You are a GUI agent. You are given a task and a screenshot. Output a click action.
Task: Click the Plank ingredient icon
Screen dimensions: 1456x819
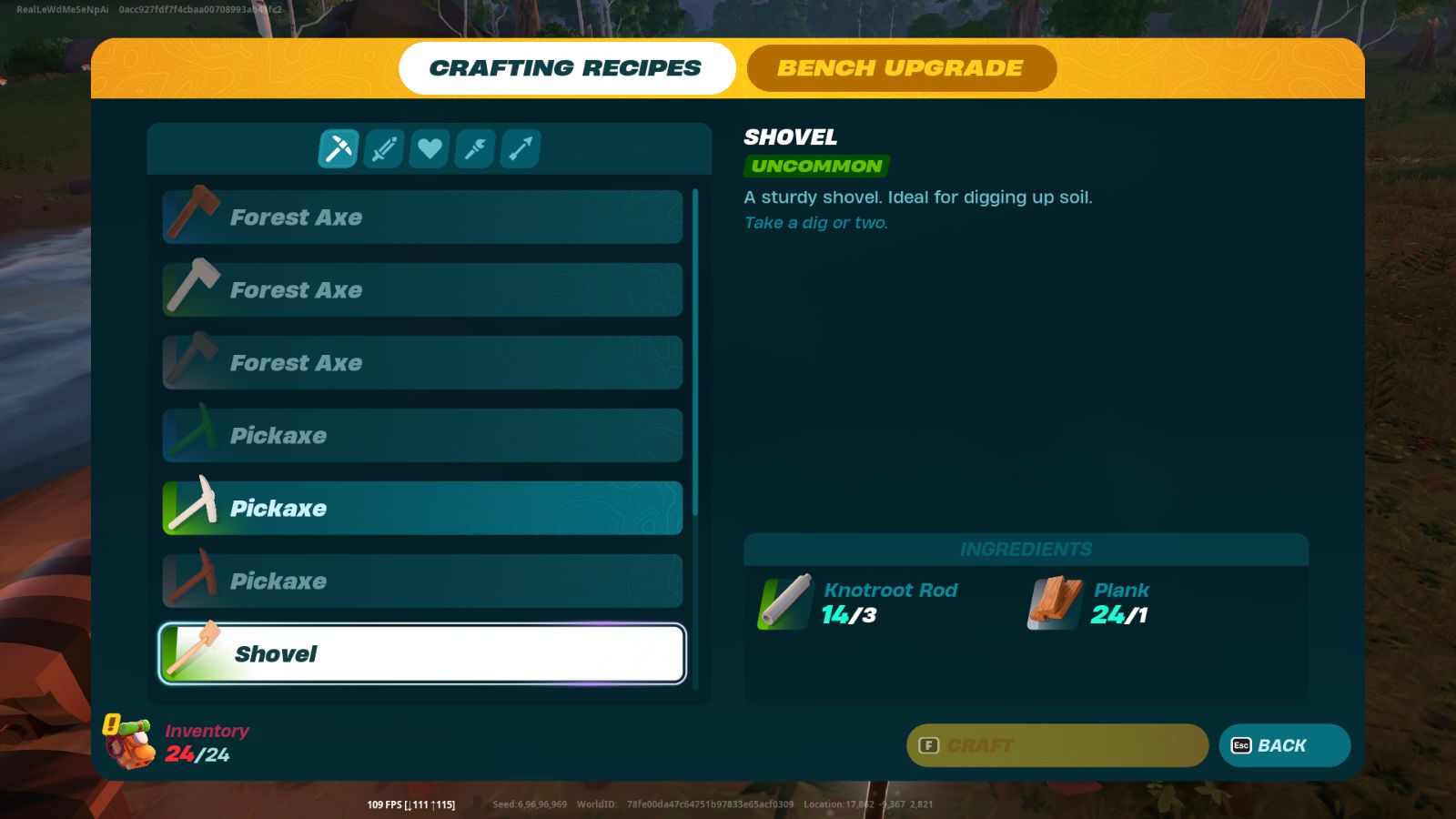1056,602
